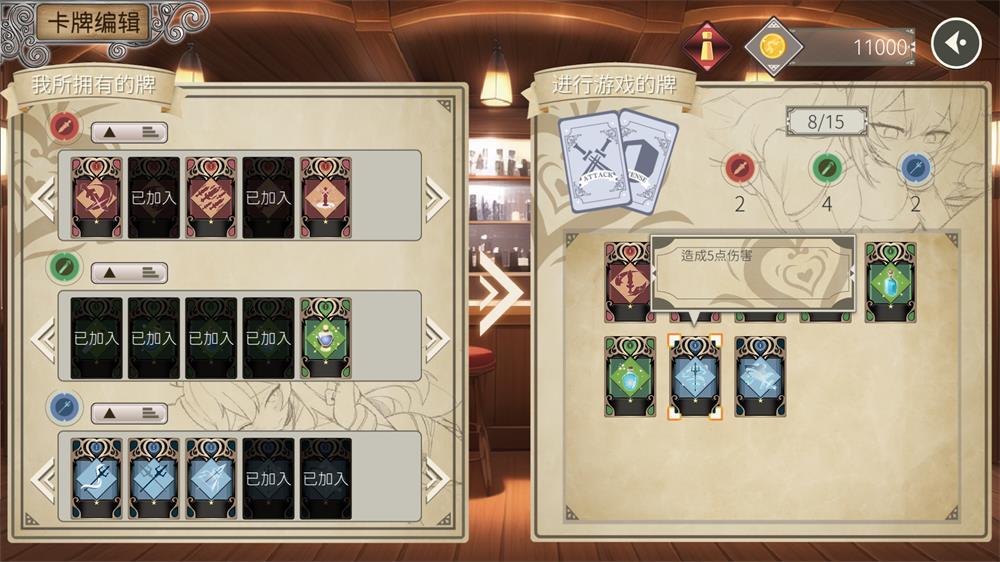Show previous green cards with left arrow
1000x562 pixels.
pyautogui.click(x=43, y=339)
